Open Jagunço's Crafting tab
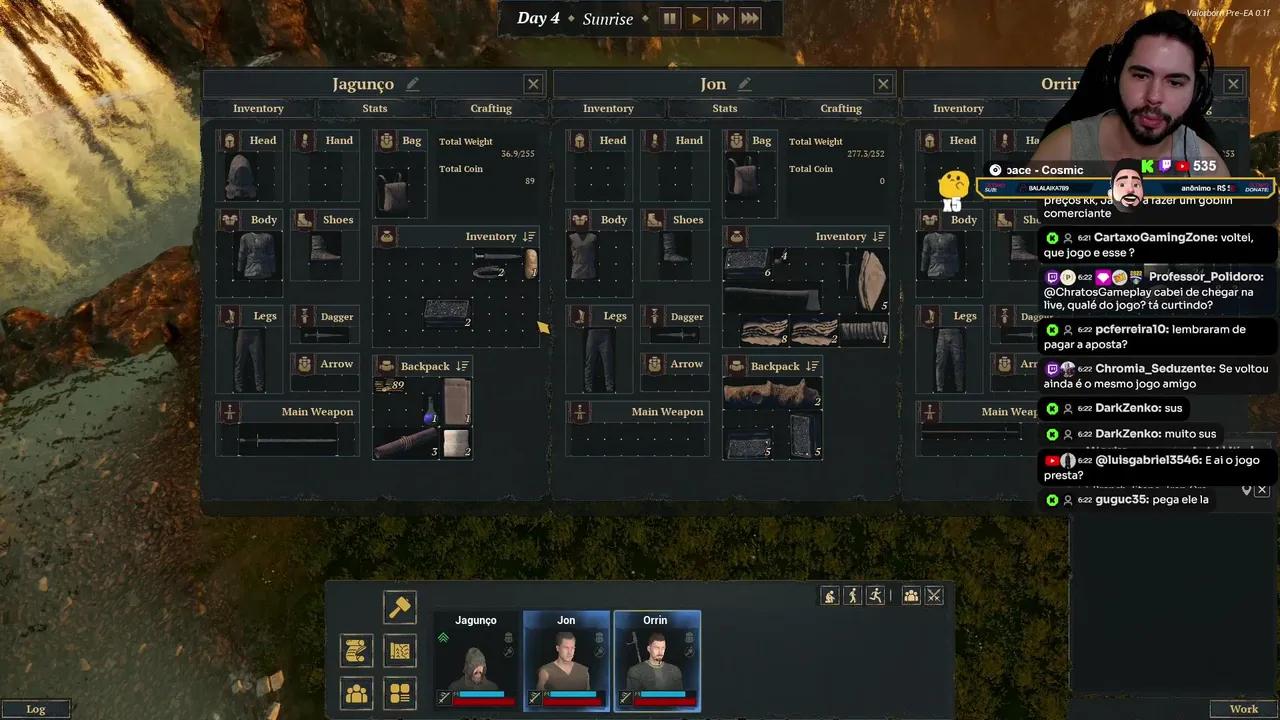 tap(491, 108)
